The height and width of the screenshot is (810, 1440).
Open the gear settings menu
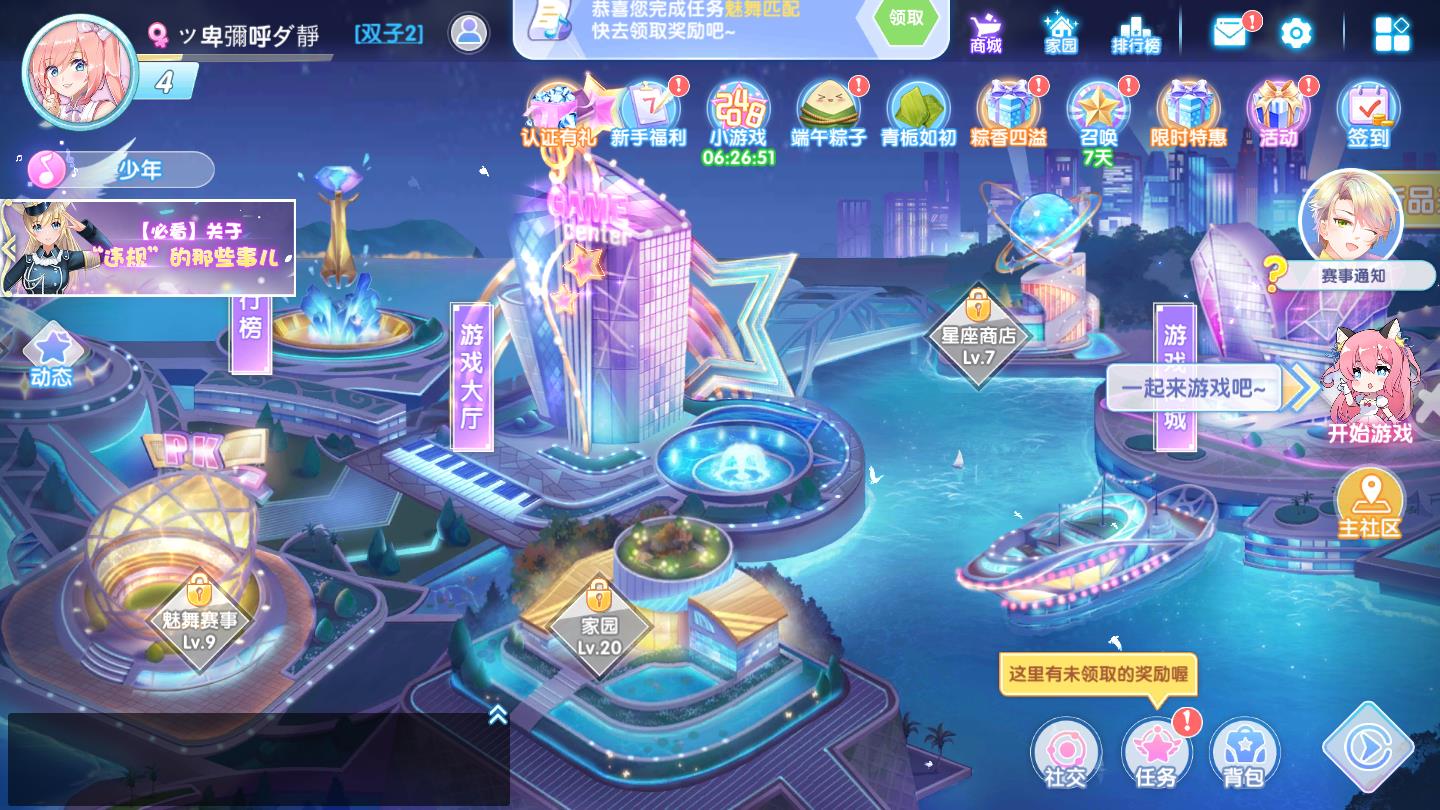(x=1296, y=33)
